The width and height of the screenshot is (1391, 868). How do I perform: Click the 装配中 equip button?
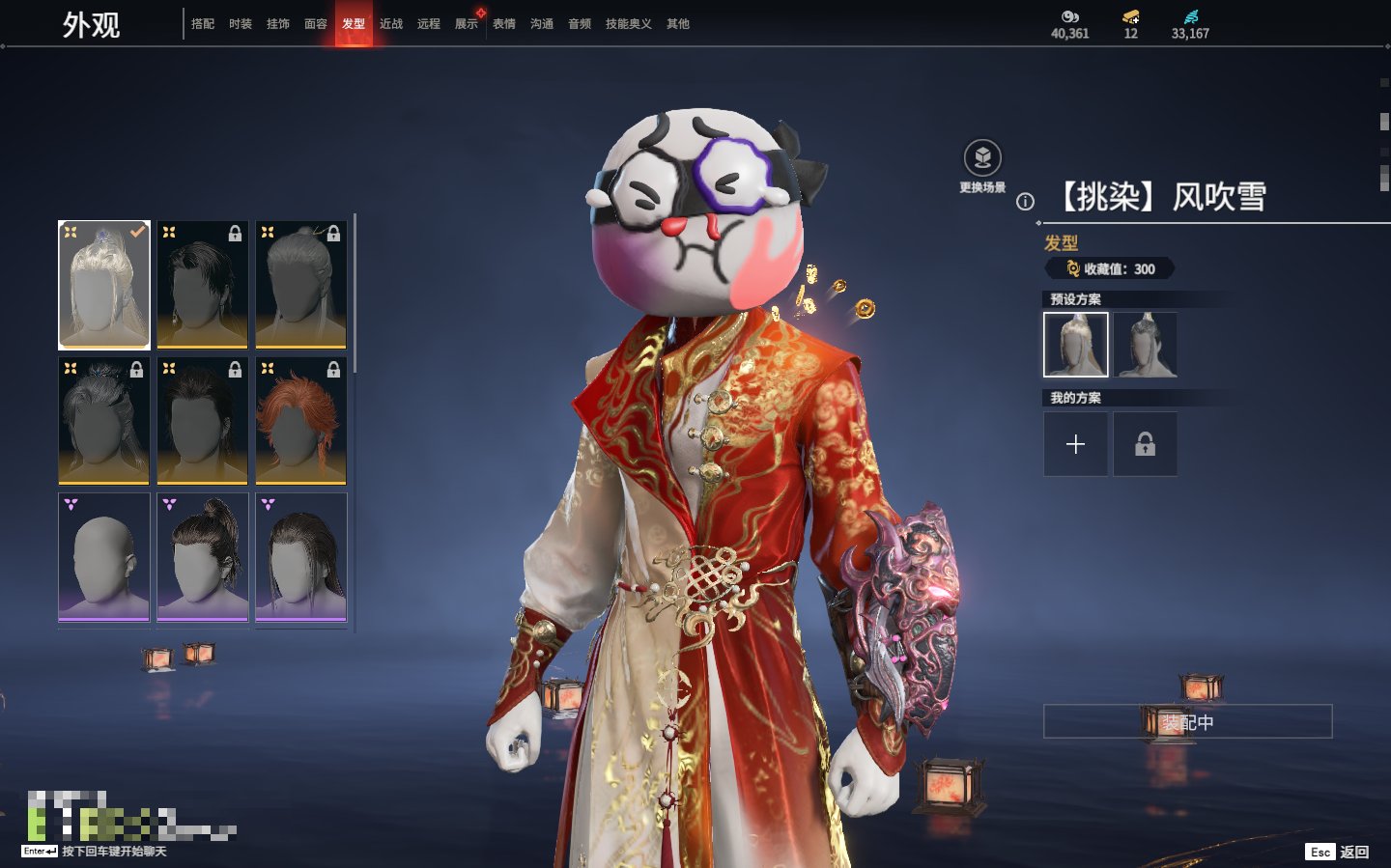coord(1187,722)
